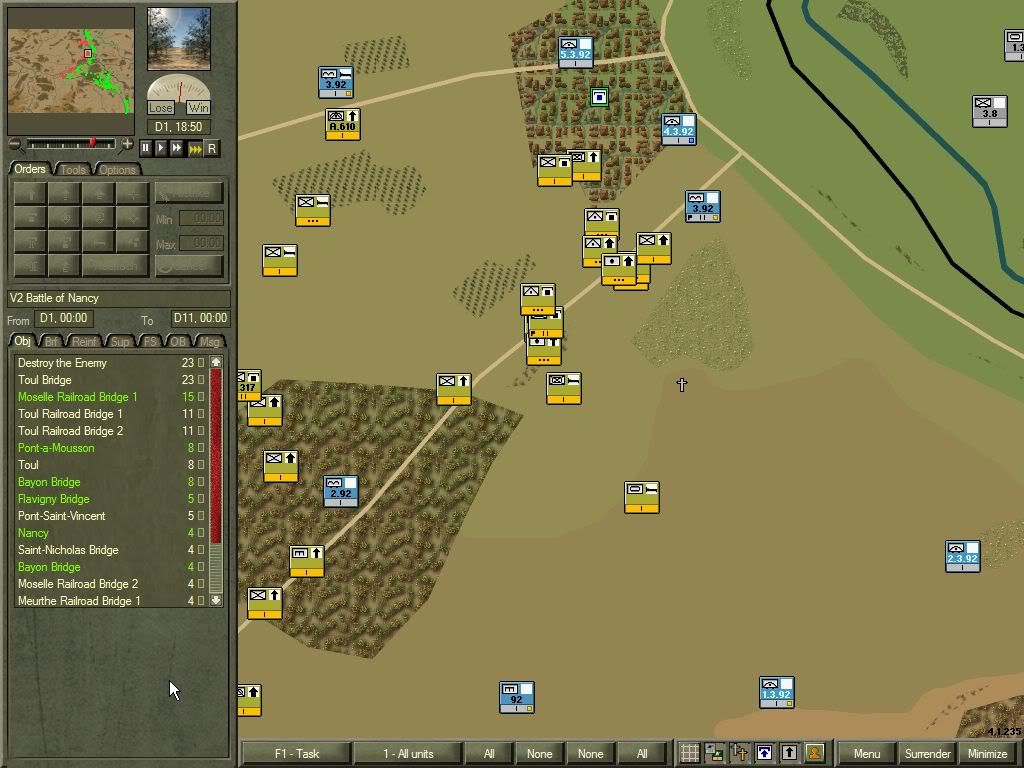
Task: Click the minimap overview
Action: pyautogui.click(x=71, y=72)
